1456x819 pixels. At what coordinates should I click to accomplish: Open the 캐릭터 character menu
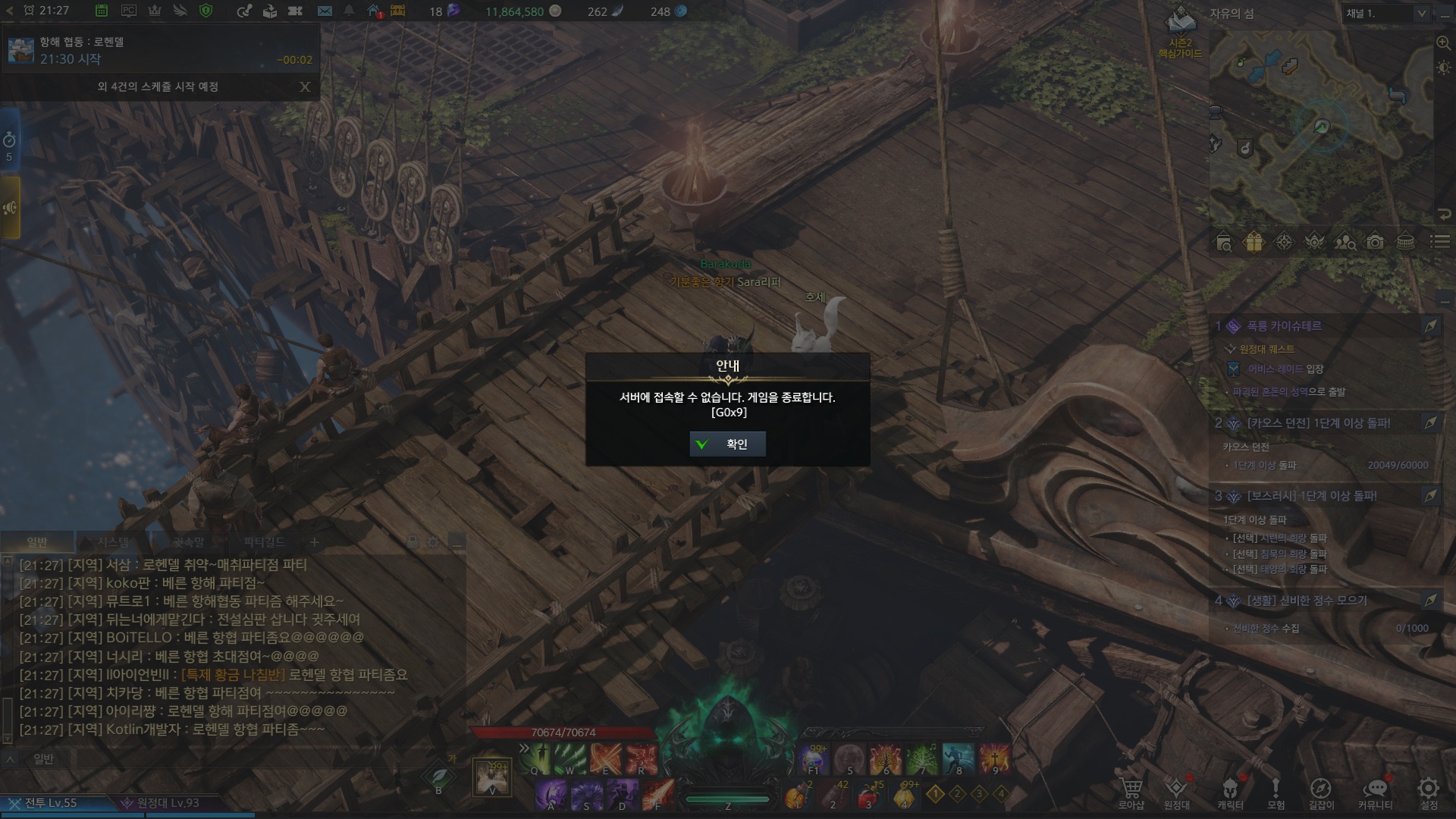point(1230,792)
